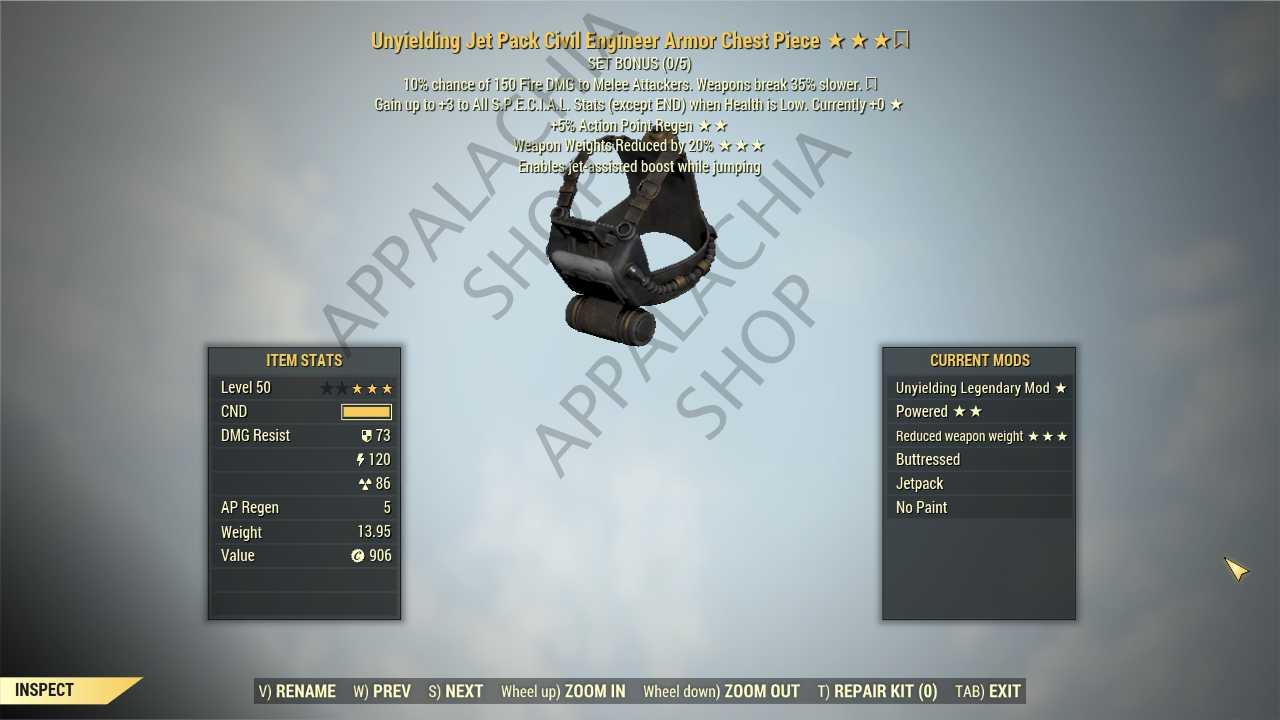Click the star beside Unyielding Legendary Mod

(1061, 388)
